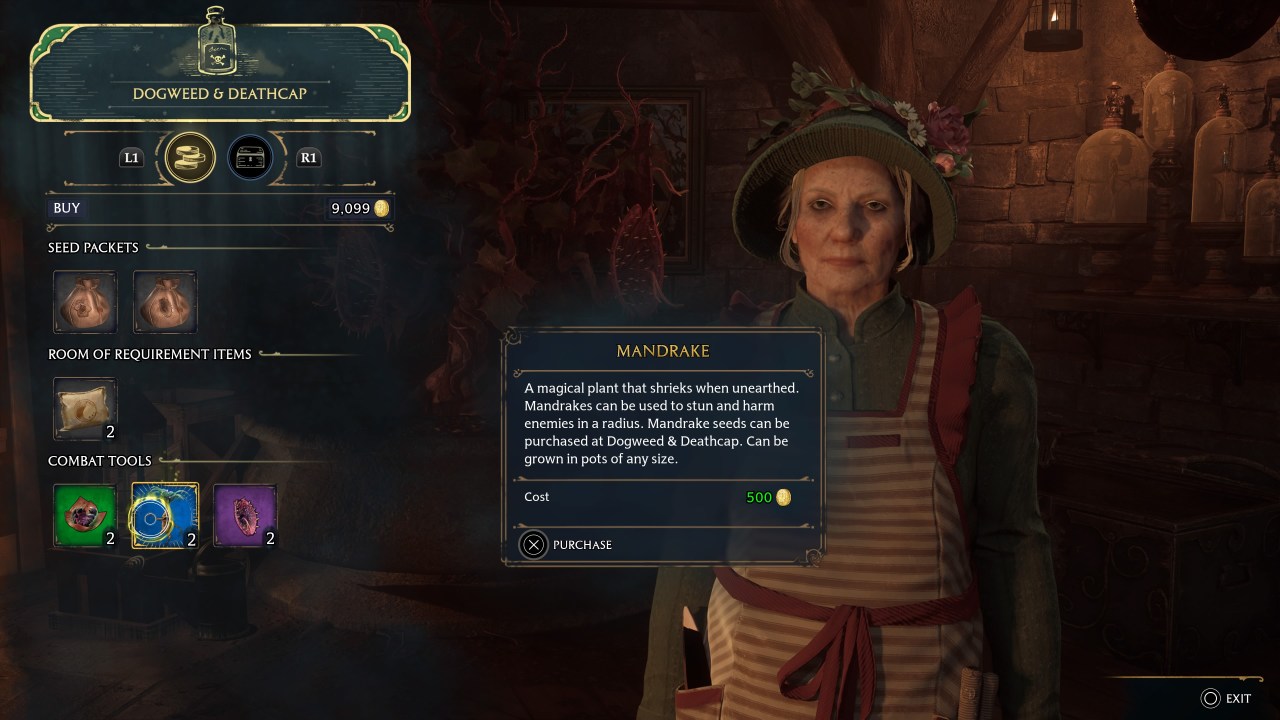Click the X button icon beside Purchase
The height and width of the screenshot is (720, 1280).
point(531,545)
